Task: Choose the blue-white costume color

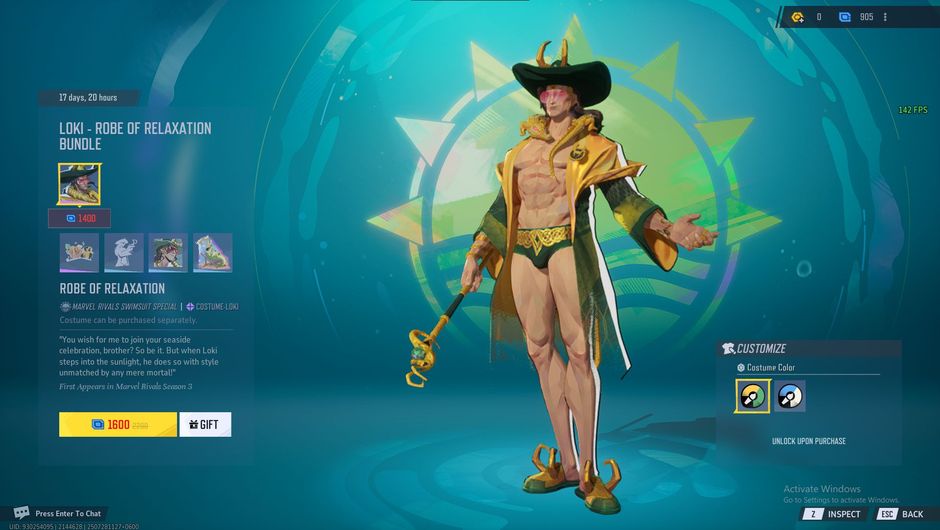Action: (x=790, y=396)
